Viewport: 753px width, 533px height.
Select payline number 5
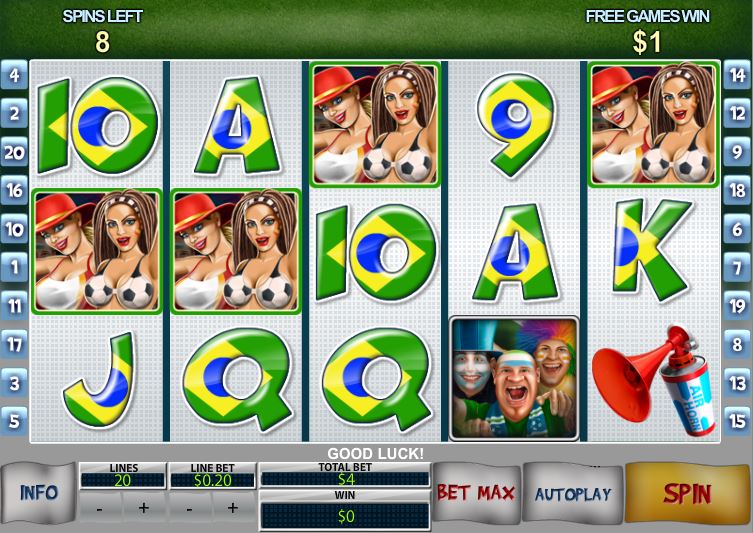coord(14,421)
